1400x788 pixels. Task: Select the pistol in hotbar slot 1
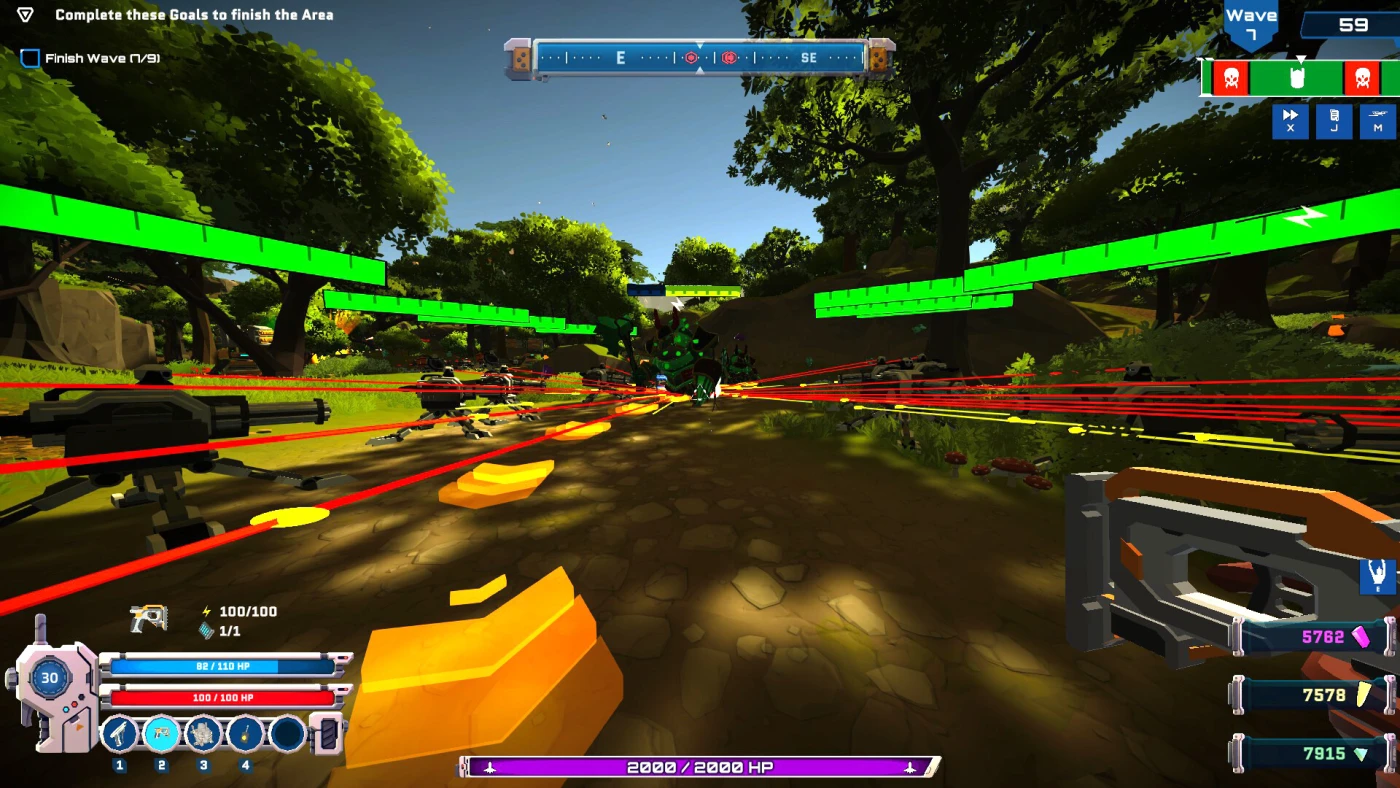(120, 735)
